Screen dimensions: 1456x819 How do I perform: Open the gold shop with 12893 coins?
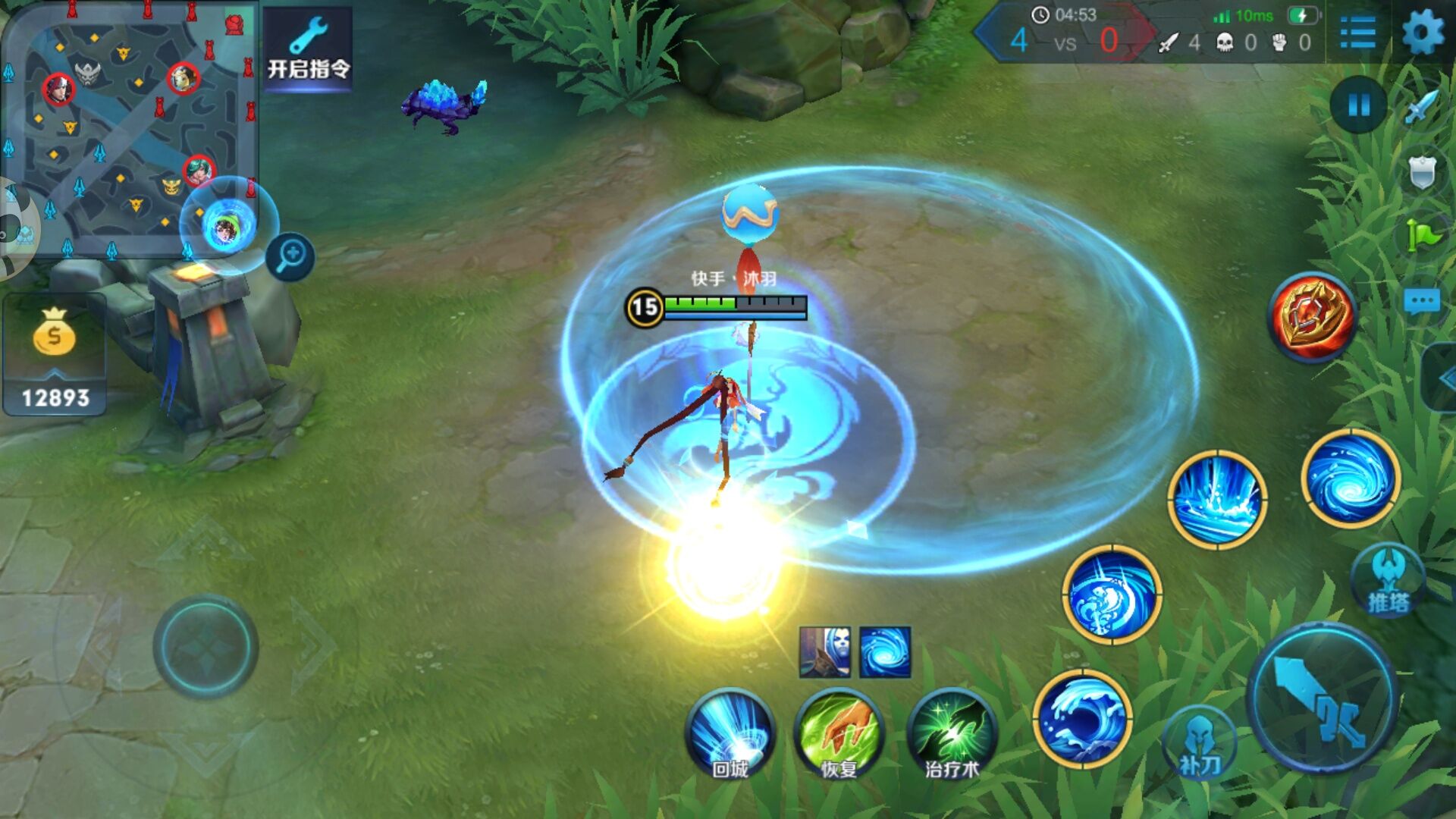click(x=55, y=358)
